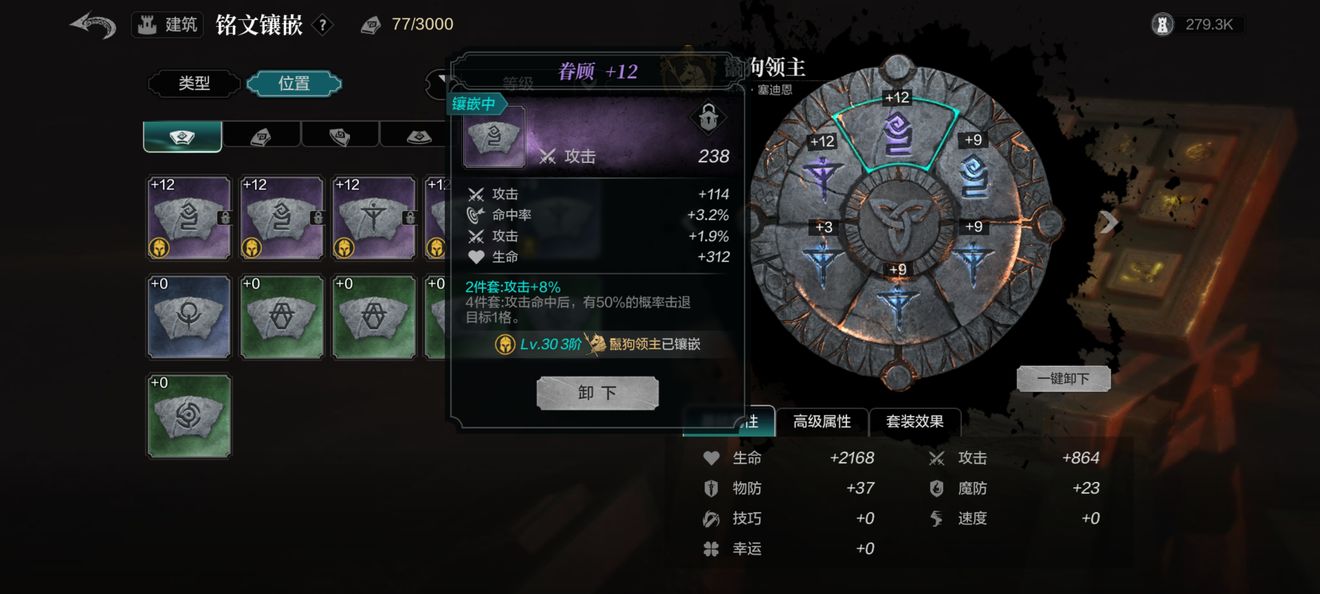Select the green spiral rune tile
Viewport: 1320px width, 594px height.
click(x=189, y=416)
